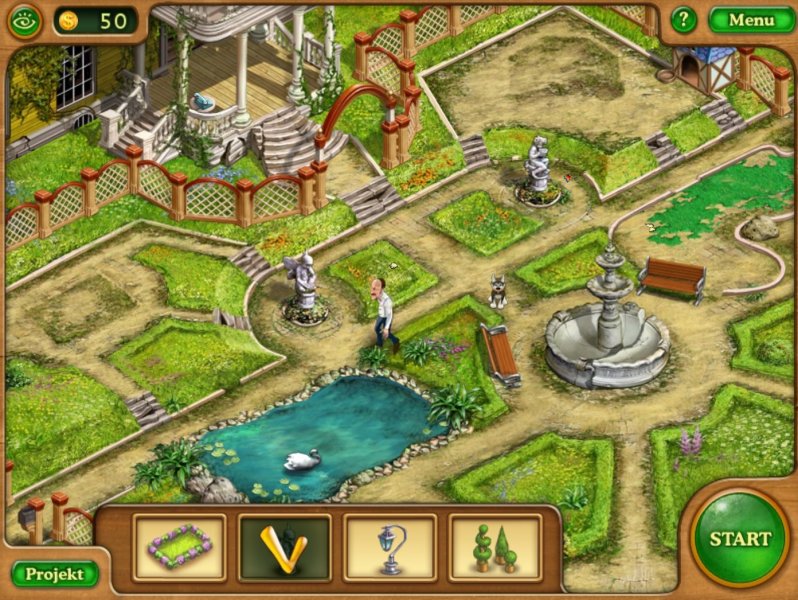Select the garden lamp post item

point(390,547)
